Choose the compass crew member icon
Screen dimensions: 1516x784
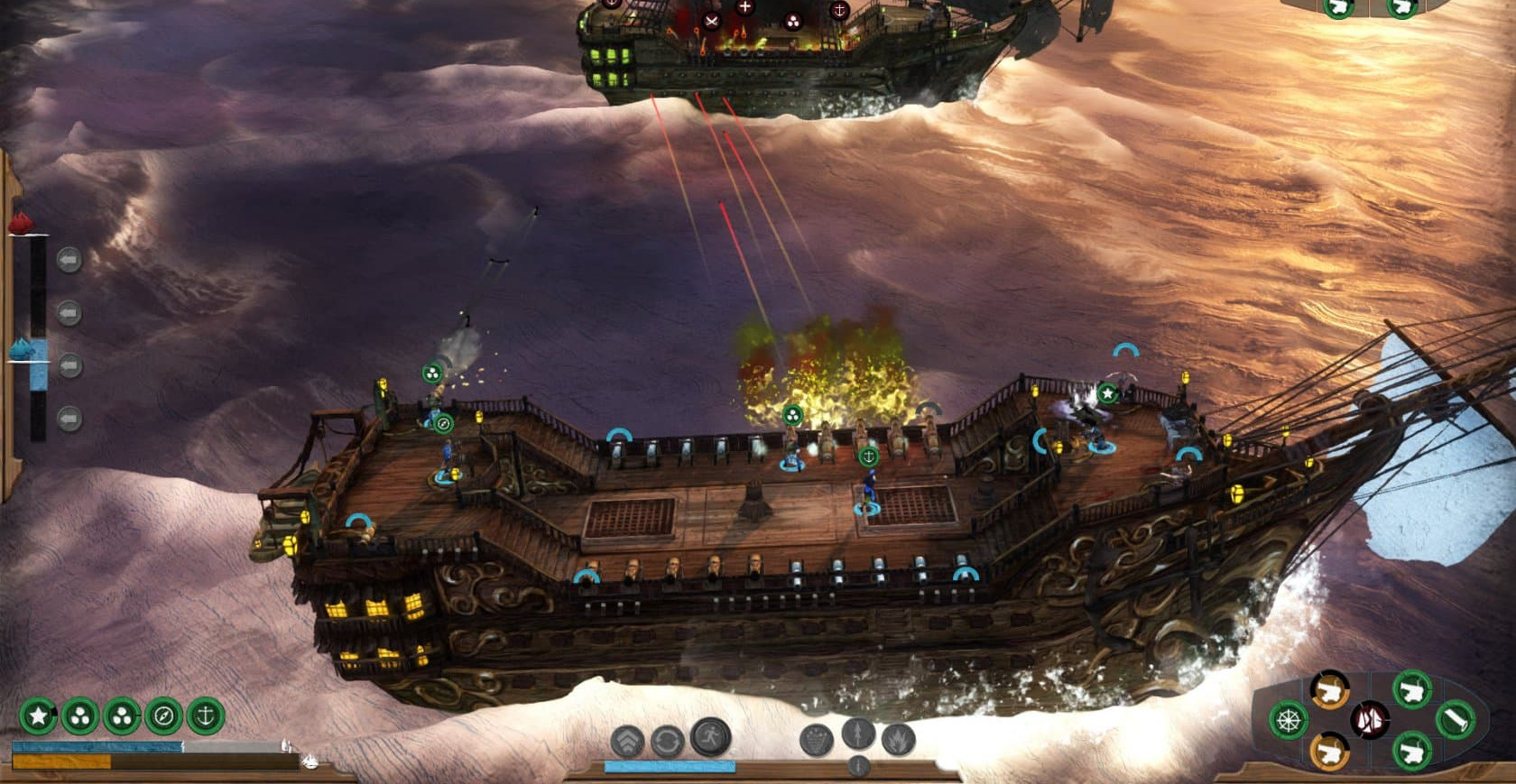click(164, 716)
